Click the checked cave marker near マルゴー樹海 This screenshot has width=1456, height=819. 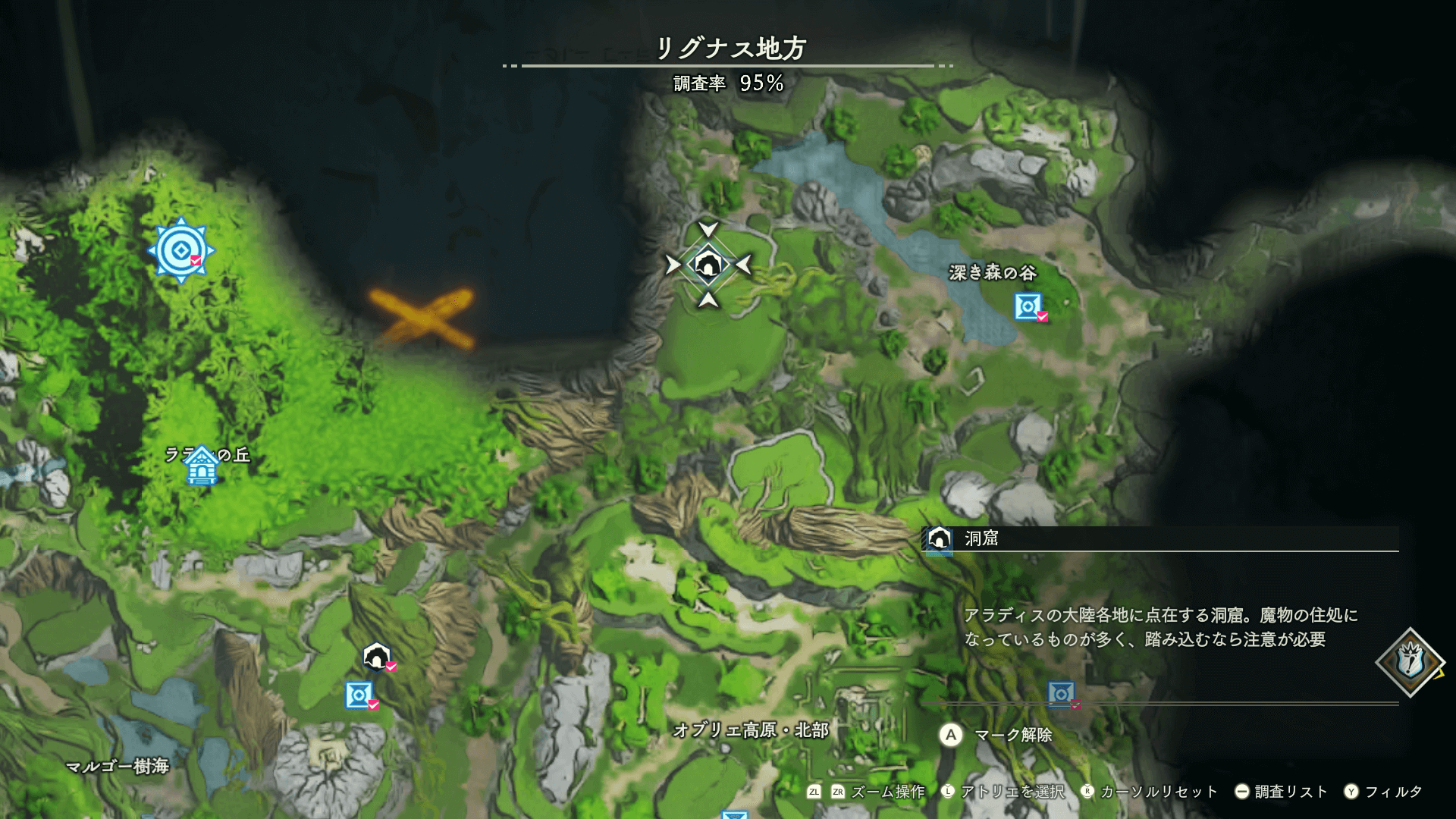click(x=377, y=657)
